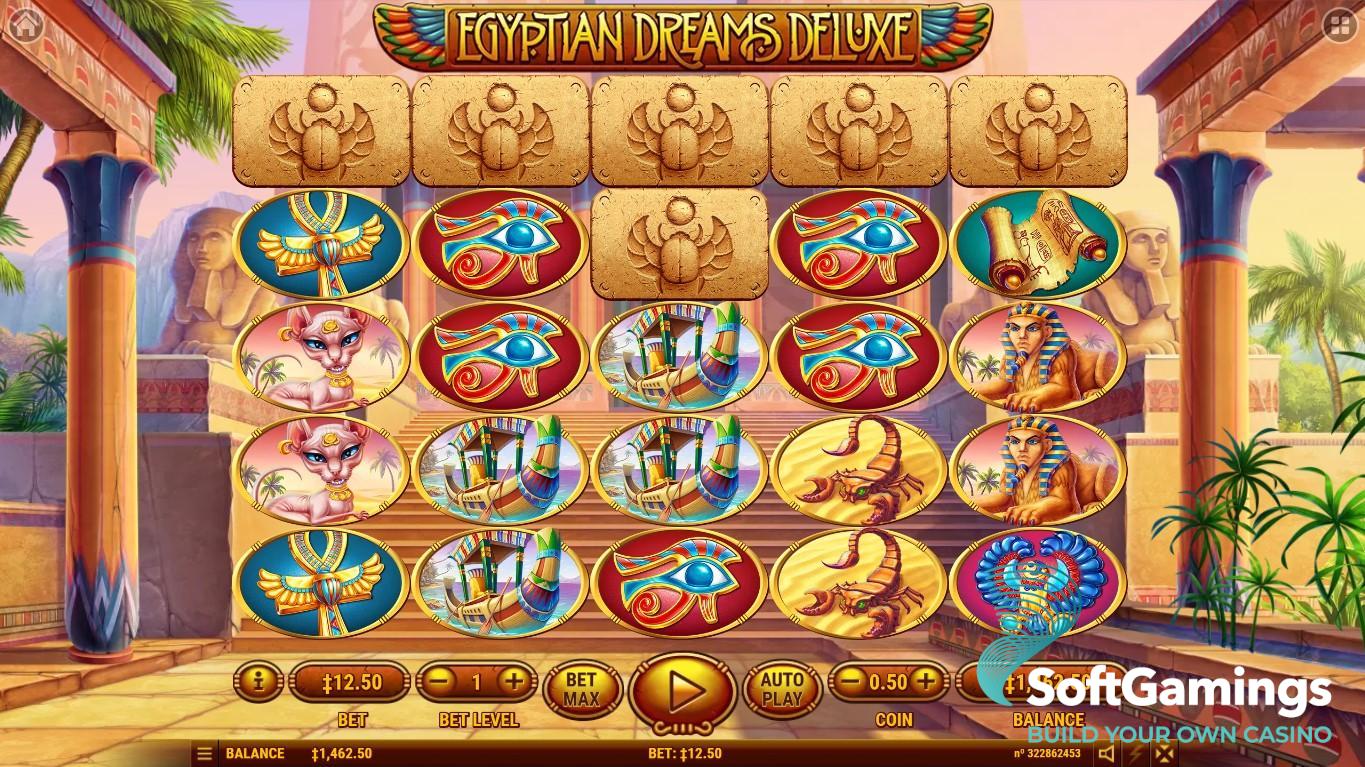This screenshot has height=767, width=1365.
Task: Open the hamburger menu in the bottom bar
Action: (204, 754)
